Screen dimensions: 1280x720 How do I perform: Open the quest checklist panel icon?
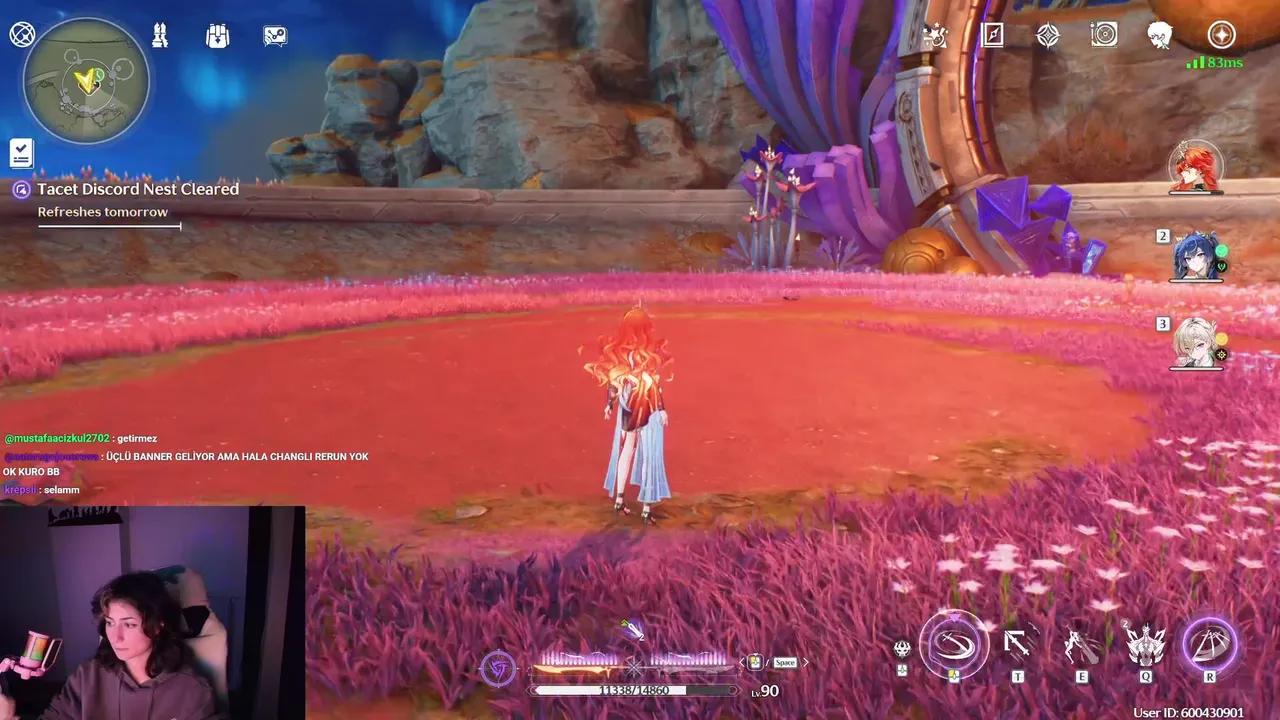pyautogui.click(x=21, y=152)
